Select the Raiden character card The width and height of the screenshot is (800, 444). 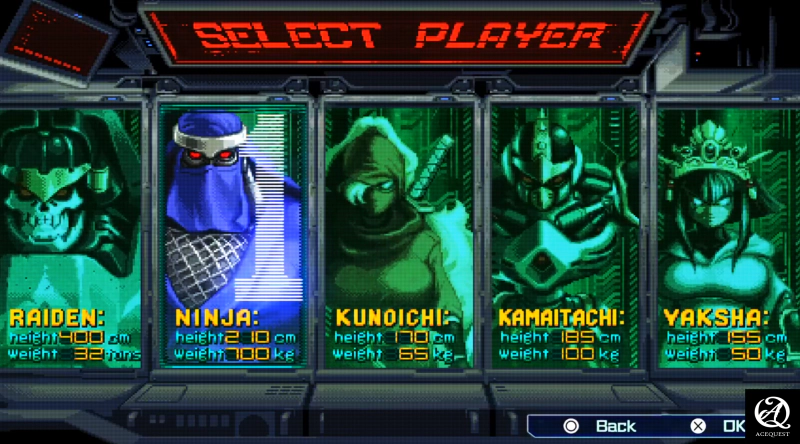coord(70,230)
